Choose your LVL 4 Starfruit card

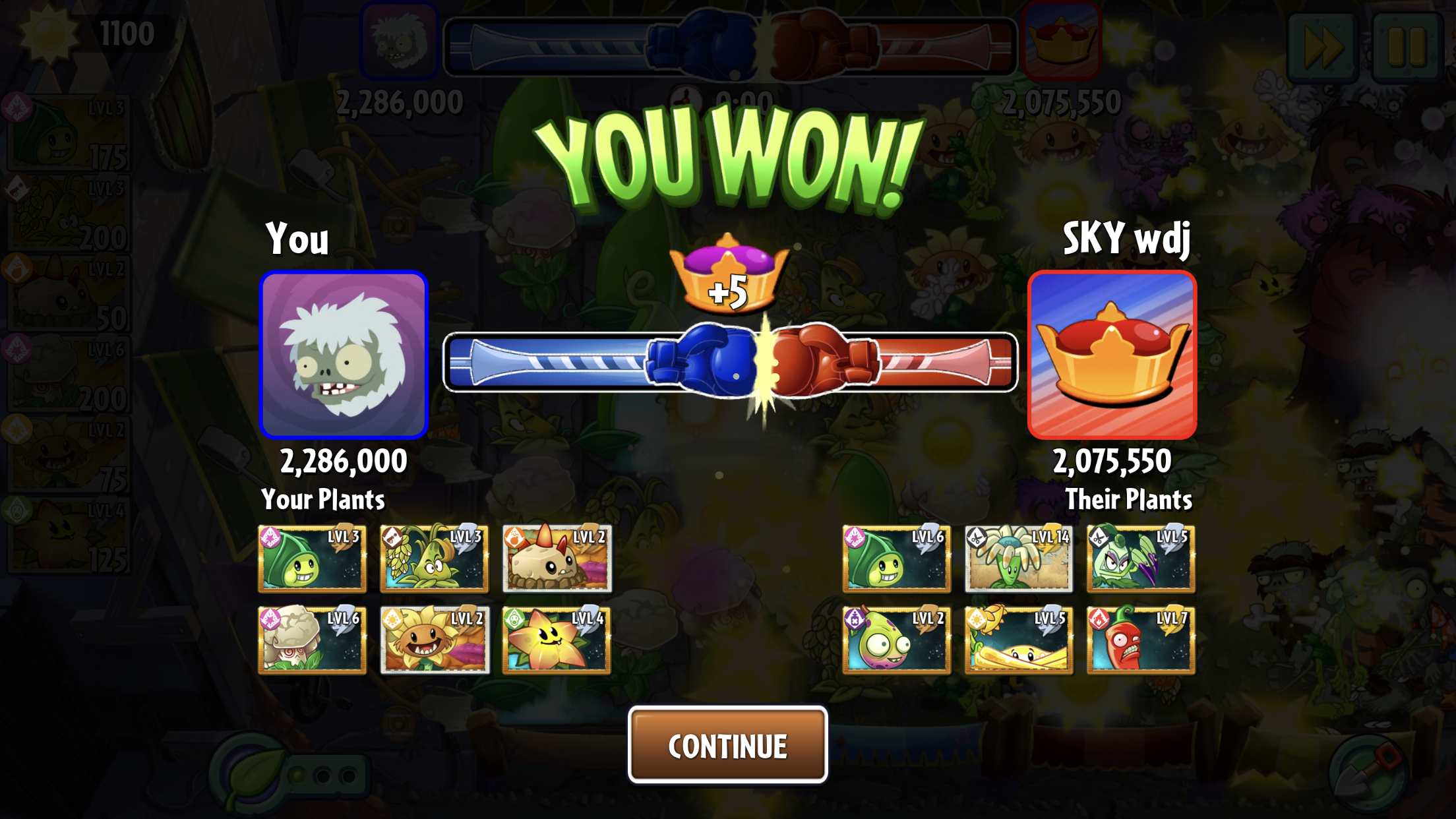pos(557,640)
